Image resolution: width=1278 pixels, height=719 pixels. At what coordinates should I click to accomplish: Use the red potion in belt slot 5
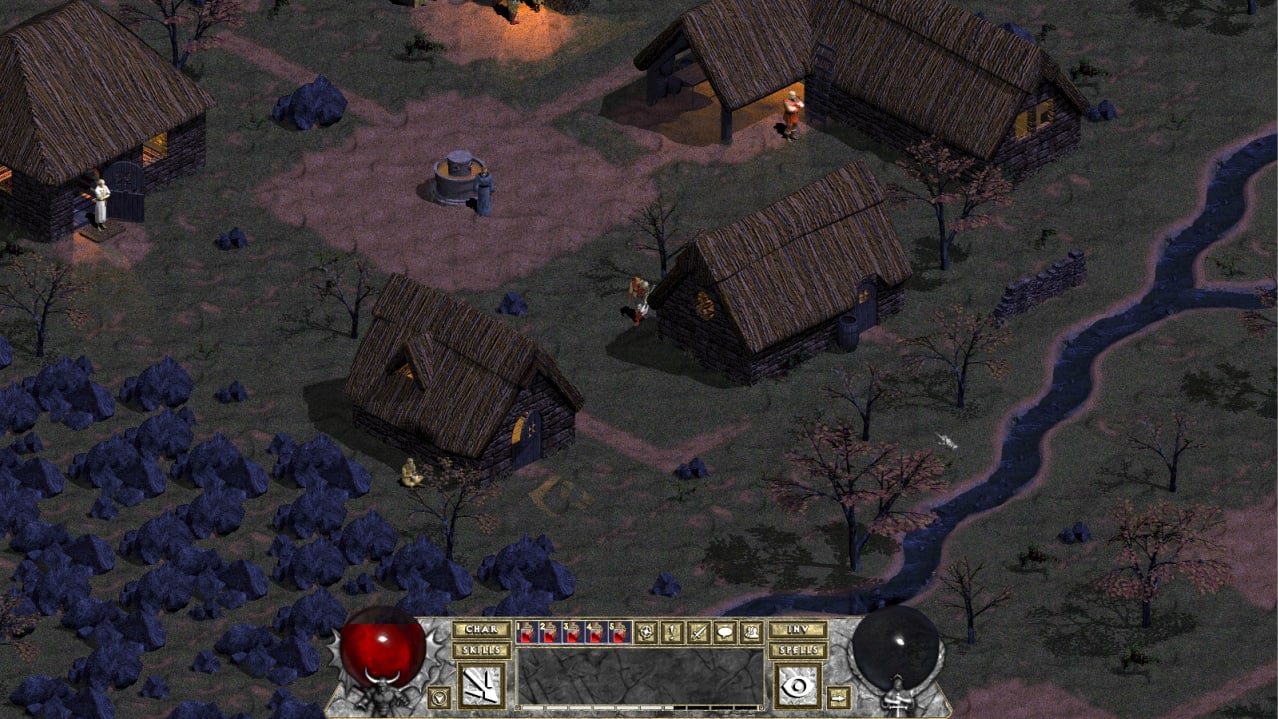(619, 632)
